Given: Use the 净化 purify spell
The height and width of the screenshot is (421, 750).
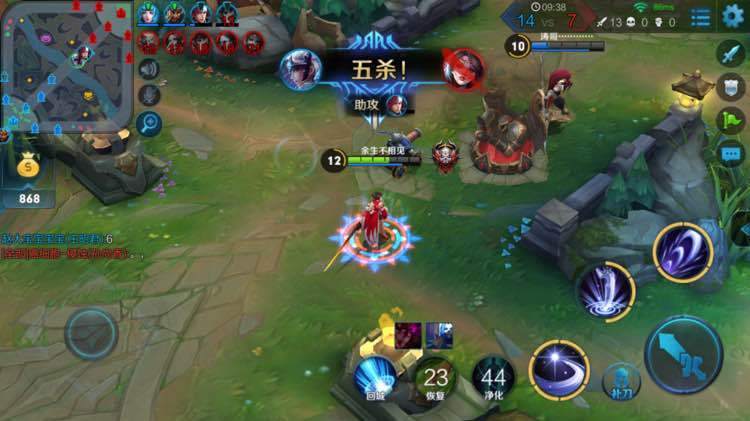Looking at the screenshot, I should click(x=494, y=381).
